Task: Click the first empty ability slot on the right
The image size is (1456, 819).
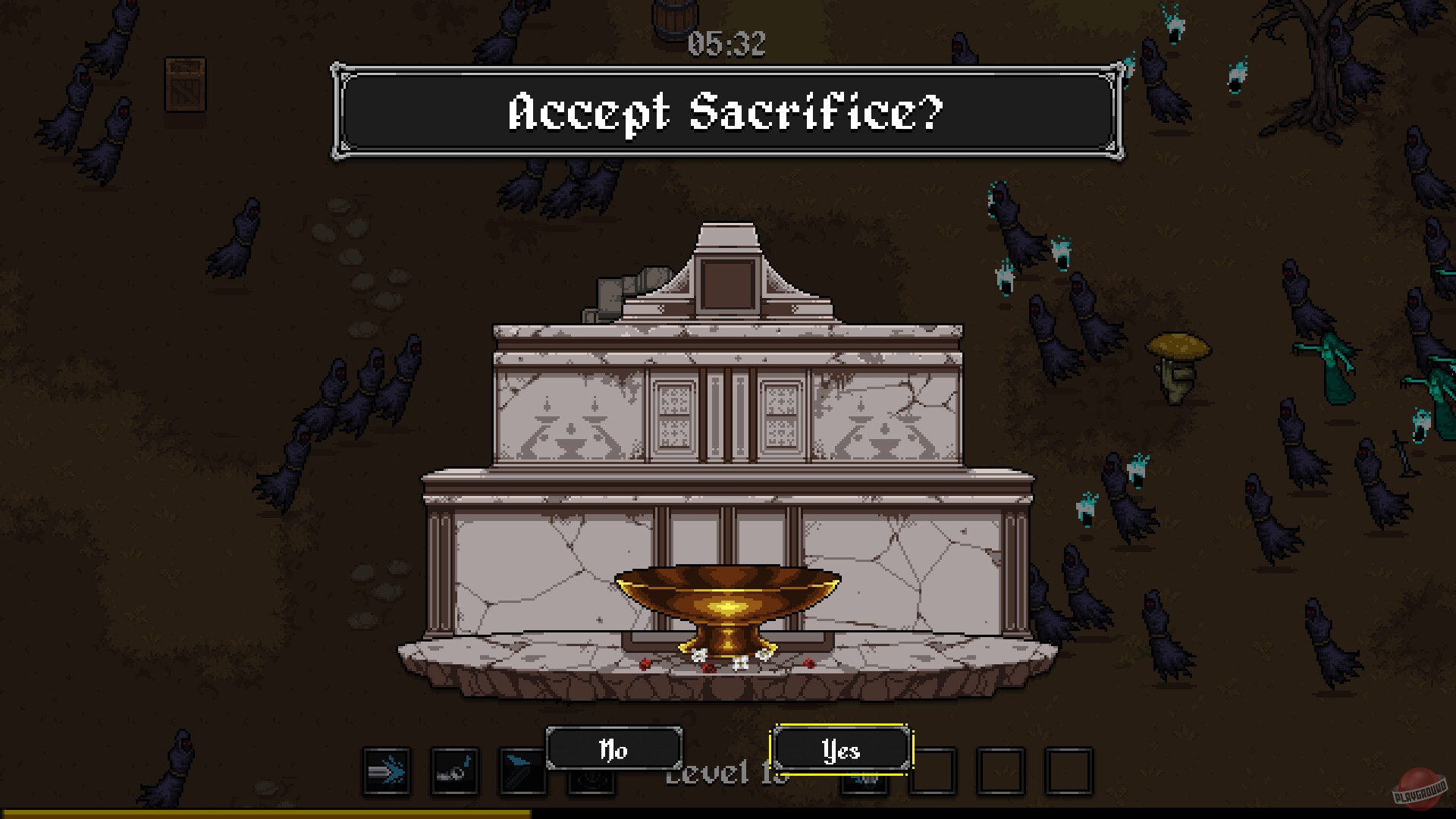Action: pos(934,772)
